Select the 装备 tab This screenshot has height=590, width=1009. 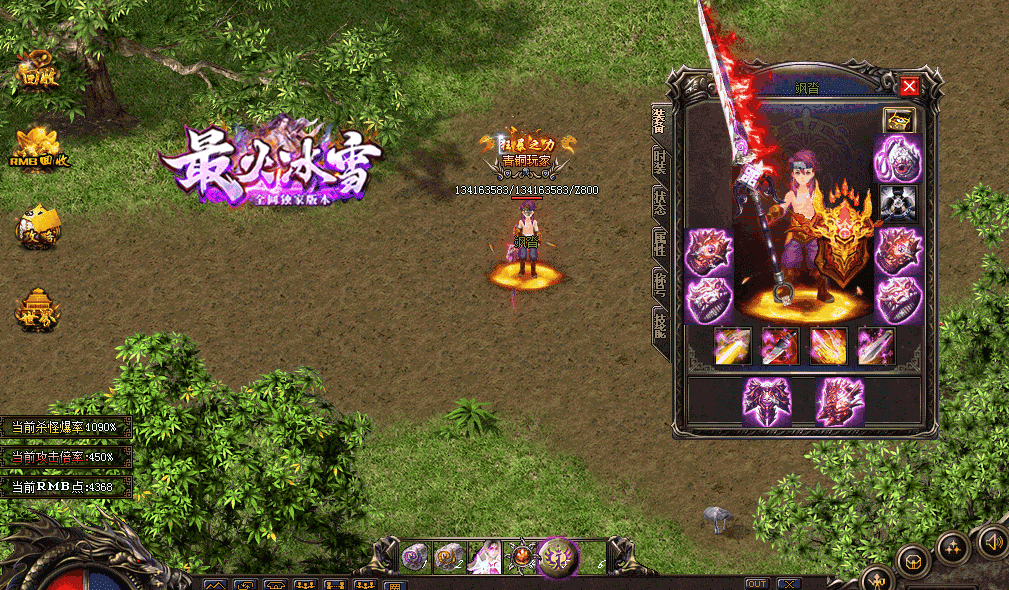click(x=660, y=122)
